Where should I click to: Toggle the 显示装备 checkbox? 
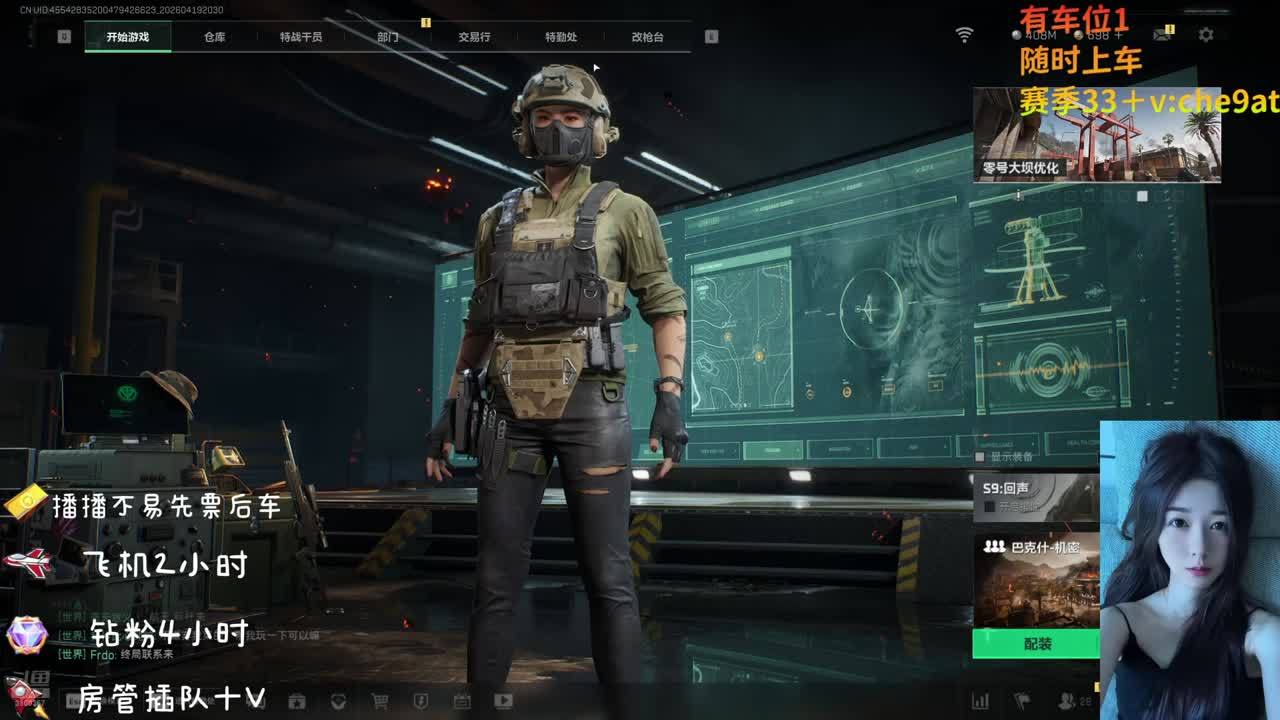[x=980, y=457]
